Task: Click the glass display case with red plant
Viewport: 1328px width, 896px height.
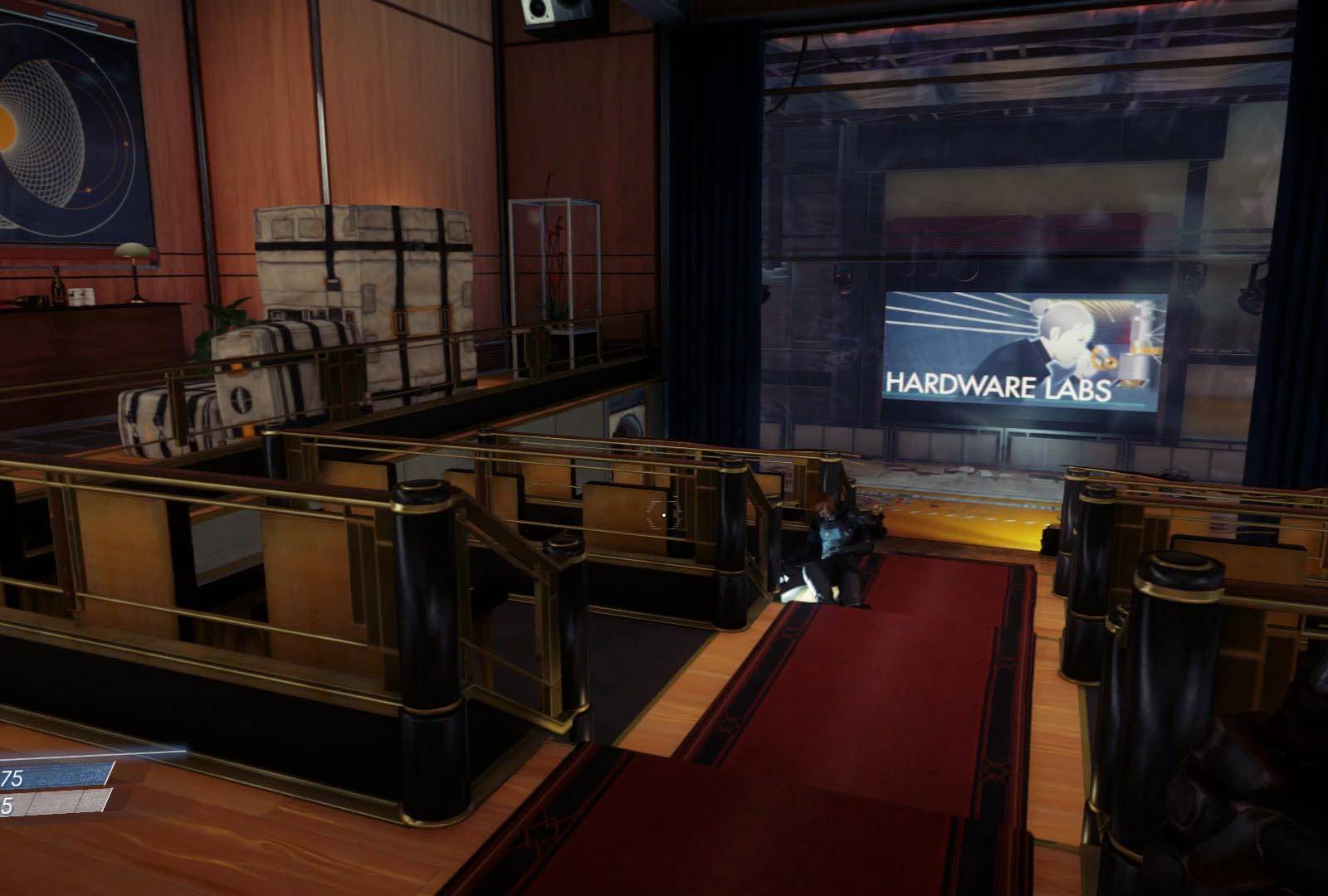Action: coord(554,265)
